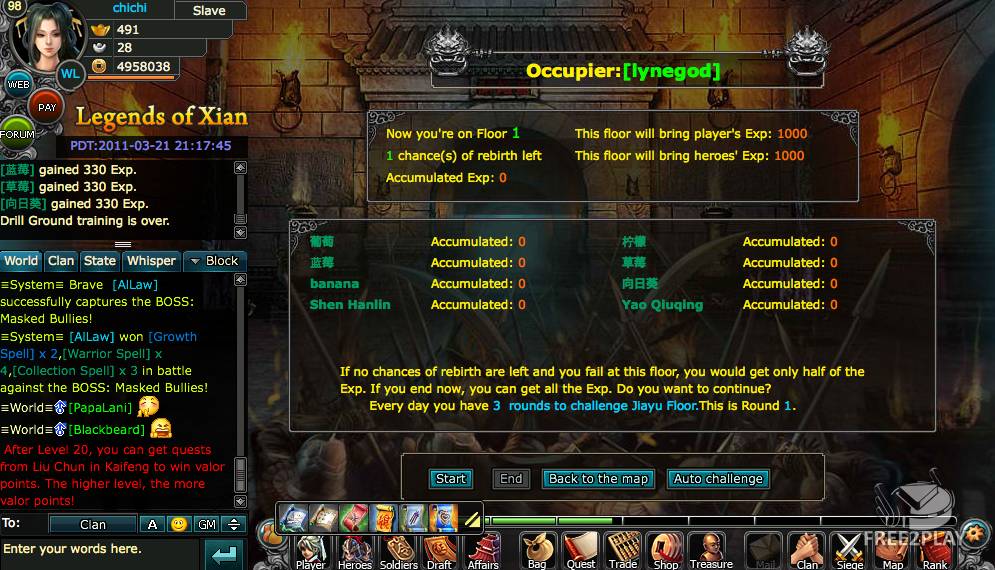Go back to the map
This screenshot has width=995, height=570.
(598, 479)
